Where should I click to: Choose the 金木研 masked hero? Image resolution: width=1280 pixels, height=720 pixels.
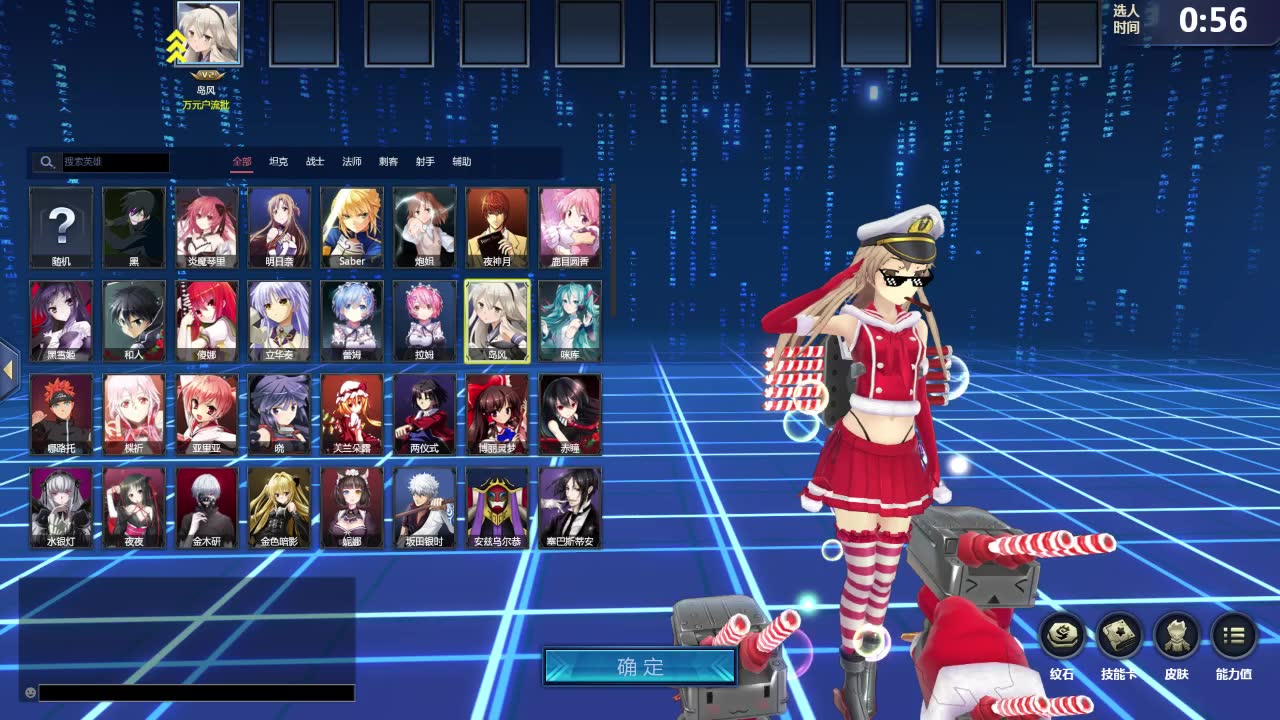[207, 507]
